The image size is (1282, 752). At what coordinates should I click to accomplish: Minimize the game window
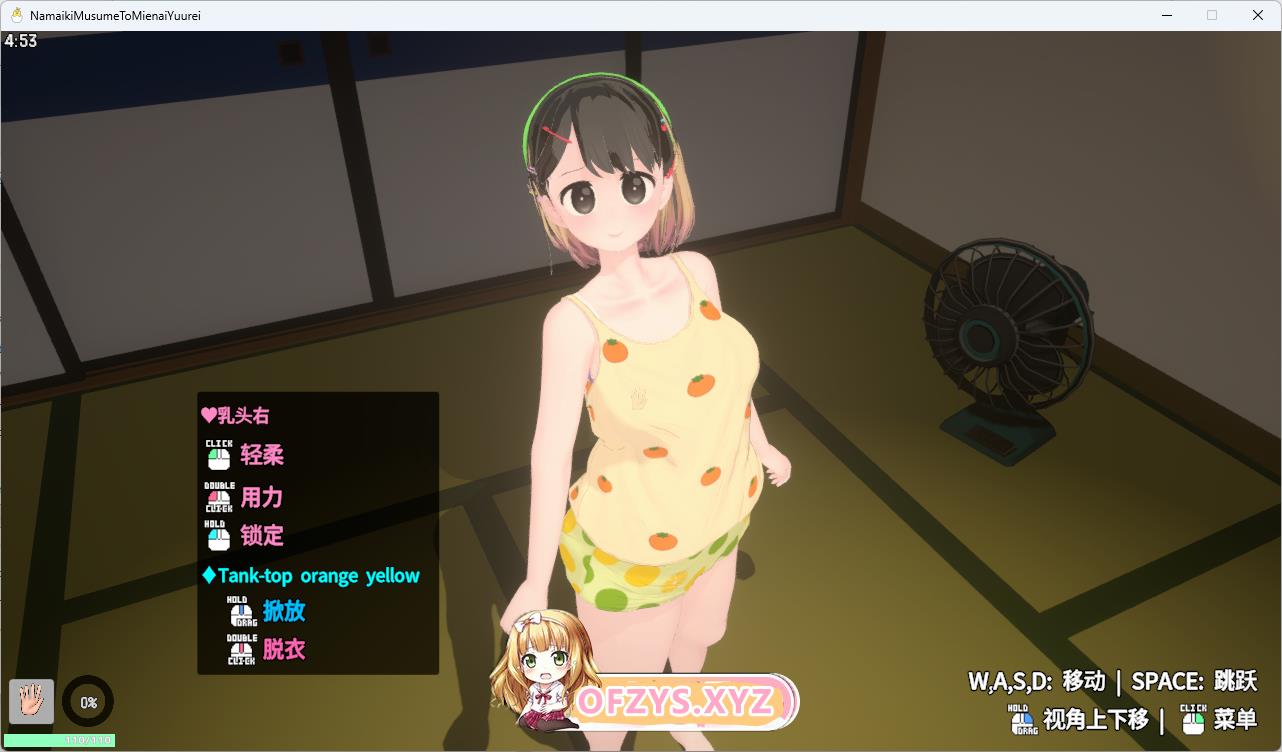[x=1167, y=15]
